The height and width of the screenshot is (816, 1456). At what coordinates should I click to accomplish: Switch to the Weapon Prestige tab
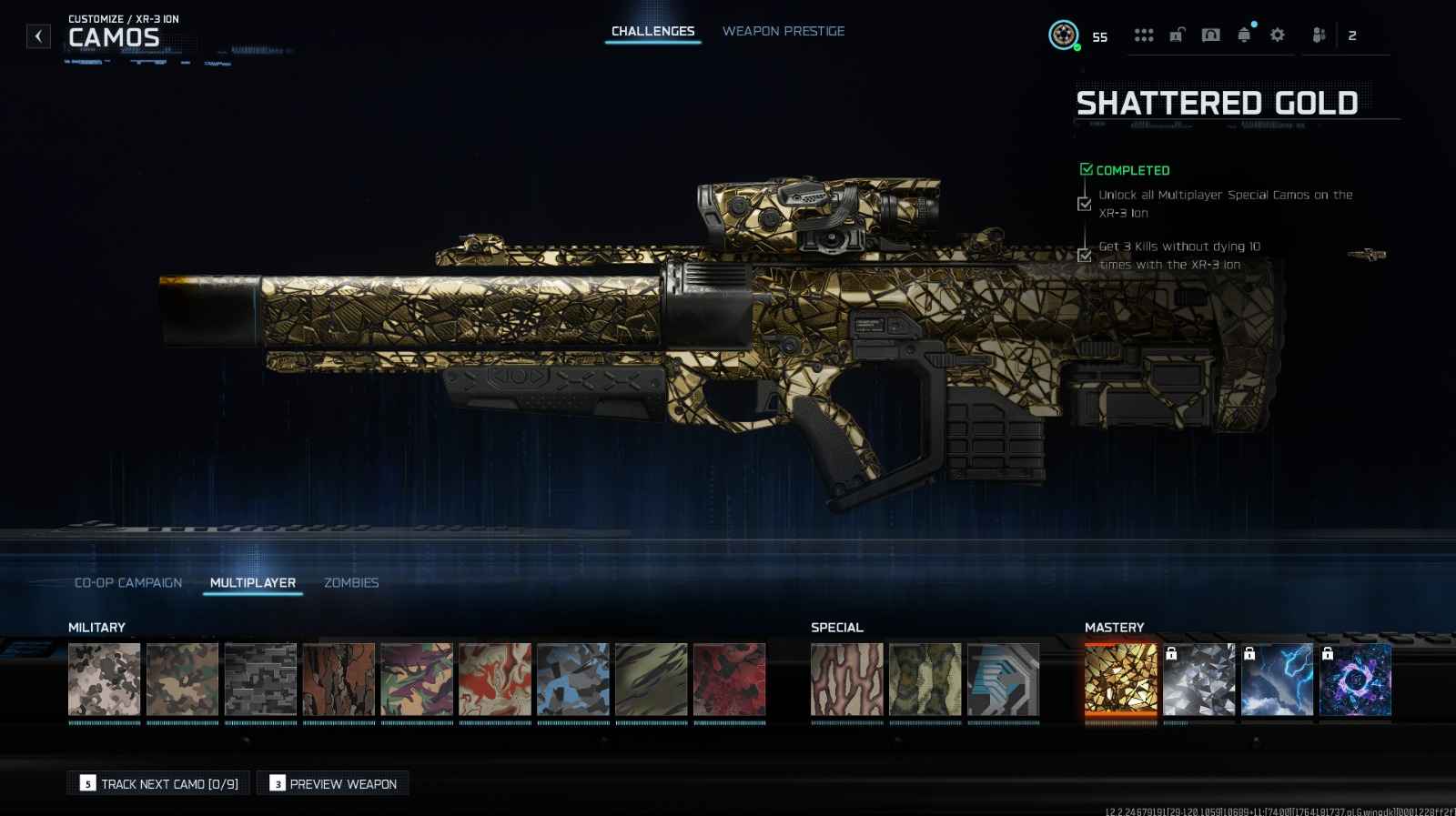click(783, 31)
